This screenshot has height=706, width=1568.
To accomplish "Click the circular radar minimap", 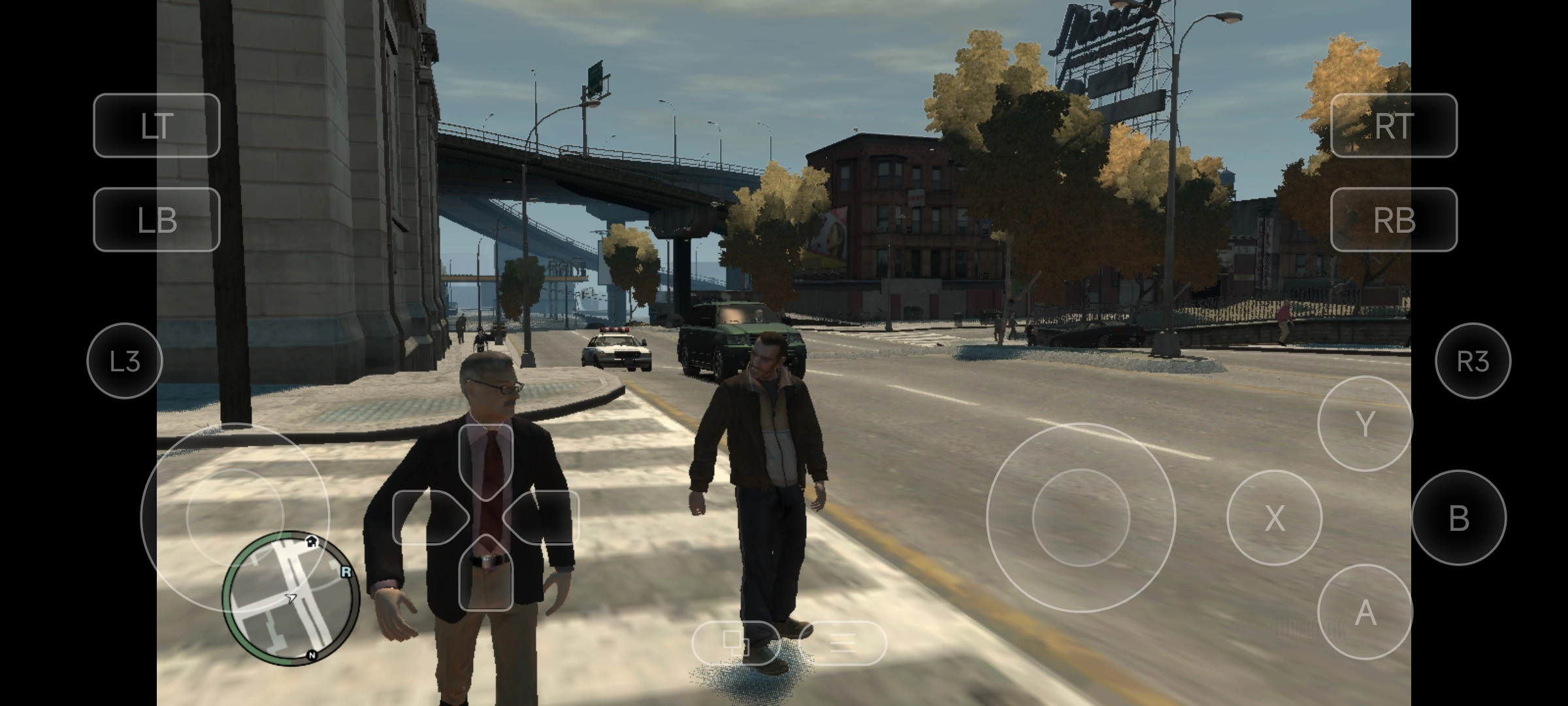I will click(291, 598).
